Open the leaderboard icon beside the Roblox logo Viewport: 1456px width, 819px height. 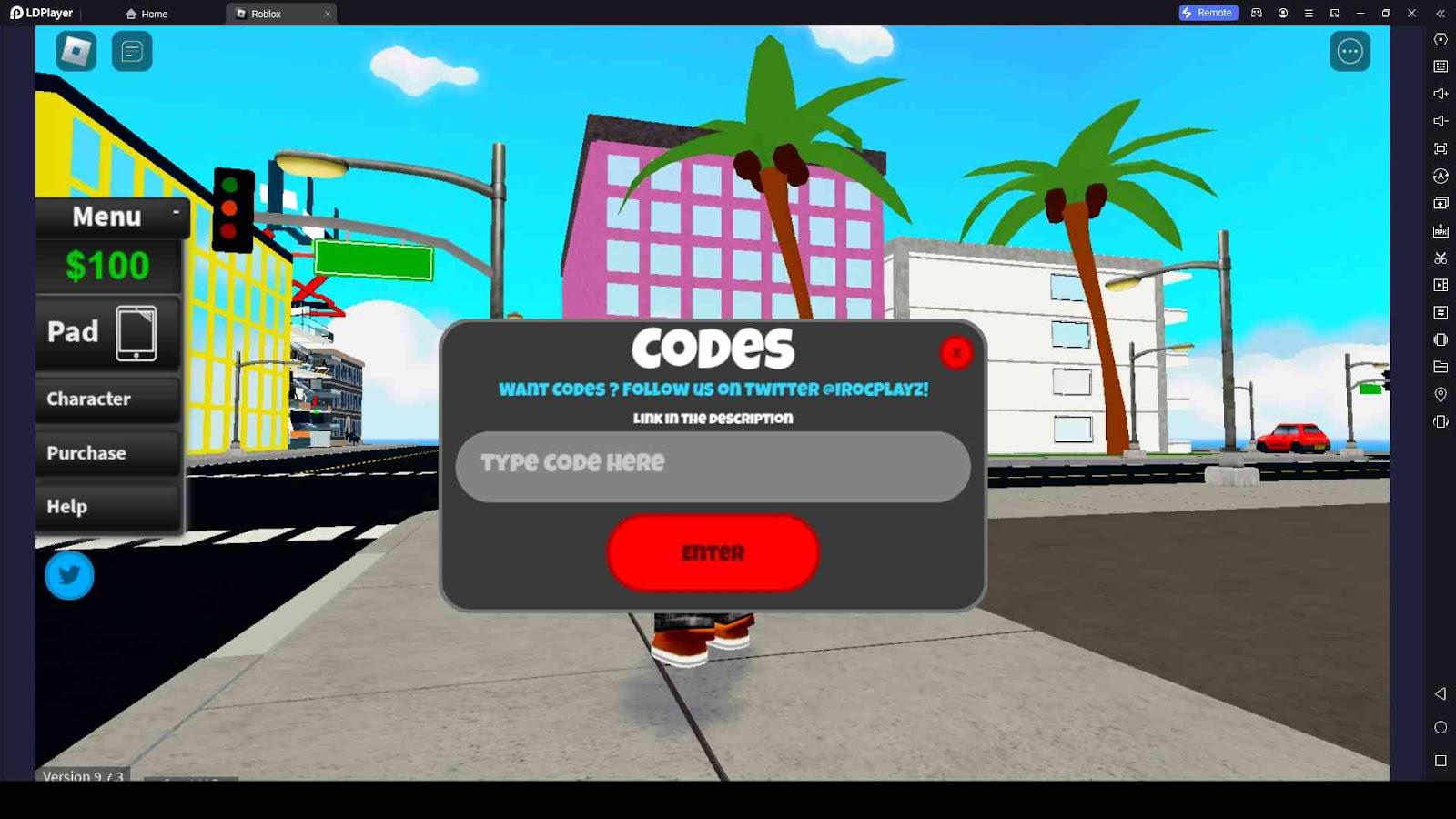click(133, 51)
